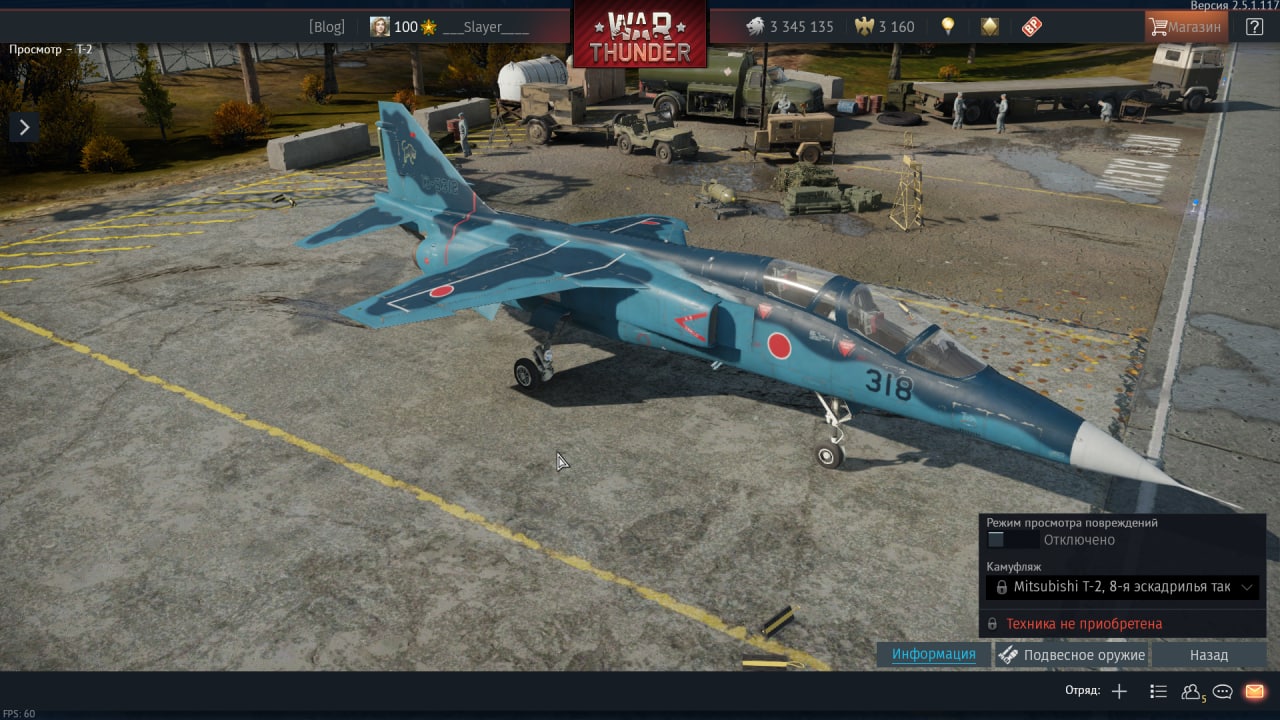Open the orange envelope mail icon
1280x720 pixels.
click(x=1254, y=691)
